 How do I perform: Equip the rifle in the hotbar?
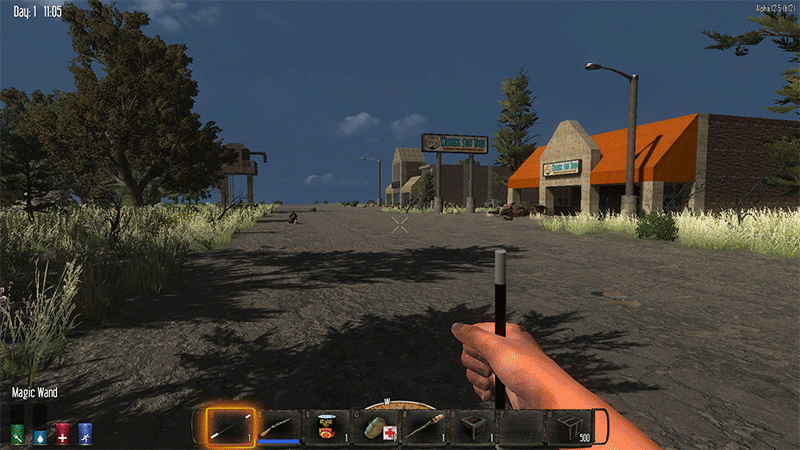tap(279, 427)
